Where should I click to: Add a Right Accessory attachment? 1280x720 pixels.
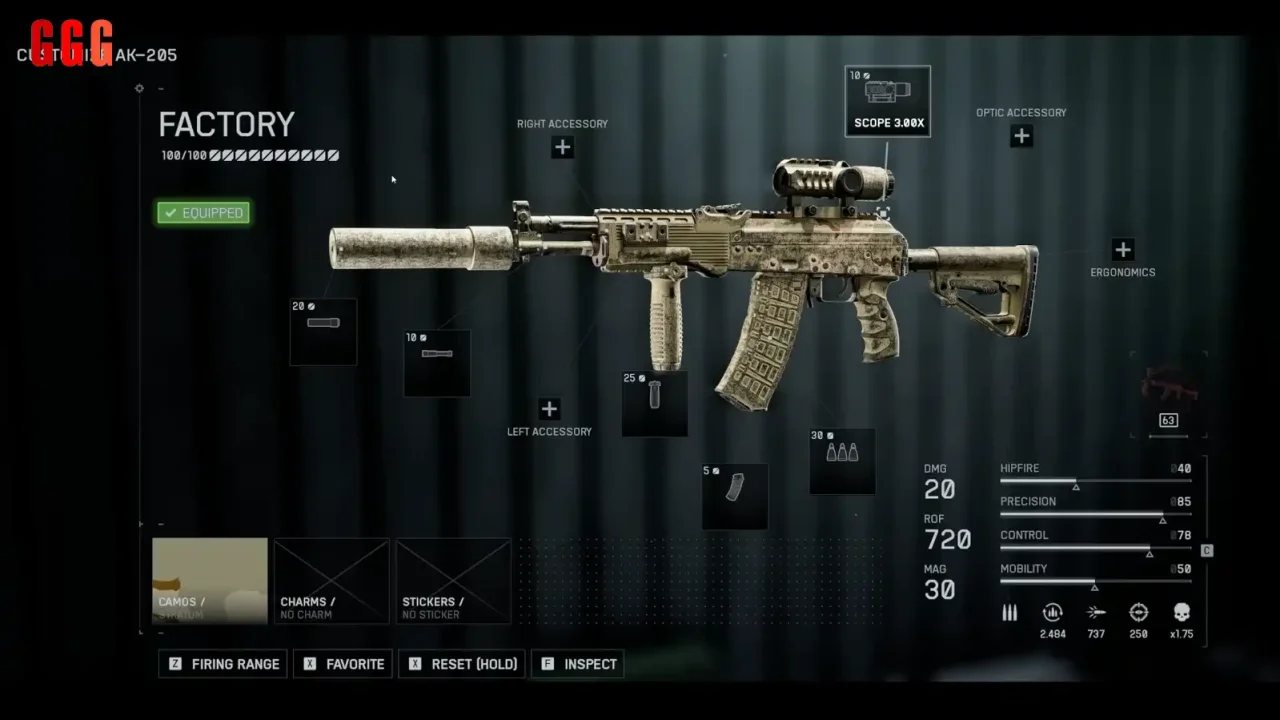[562, 146]
